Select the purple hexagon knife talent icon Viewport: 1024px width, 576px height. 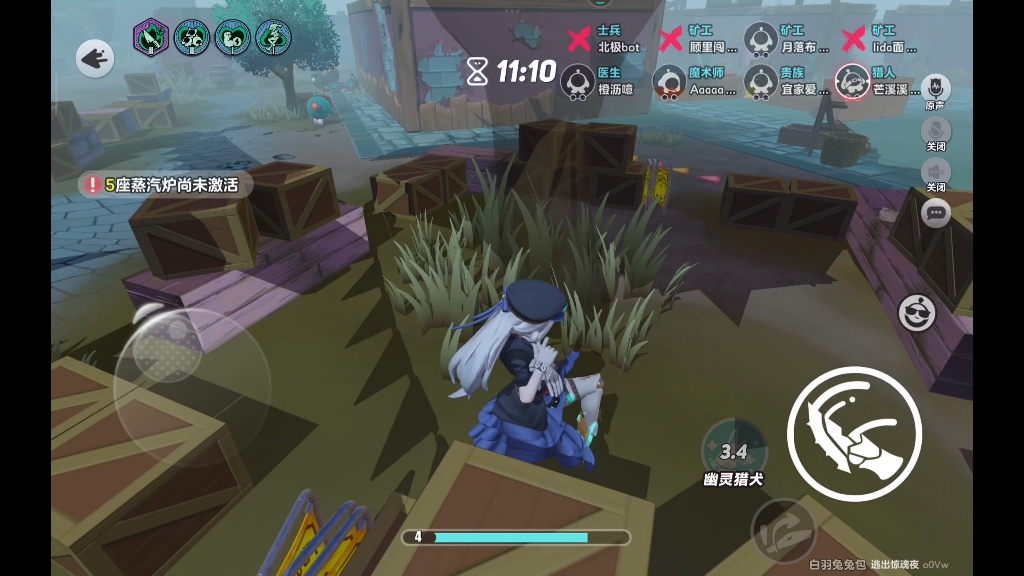(151, 39)
